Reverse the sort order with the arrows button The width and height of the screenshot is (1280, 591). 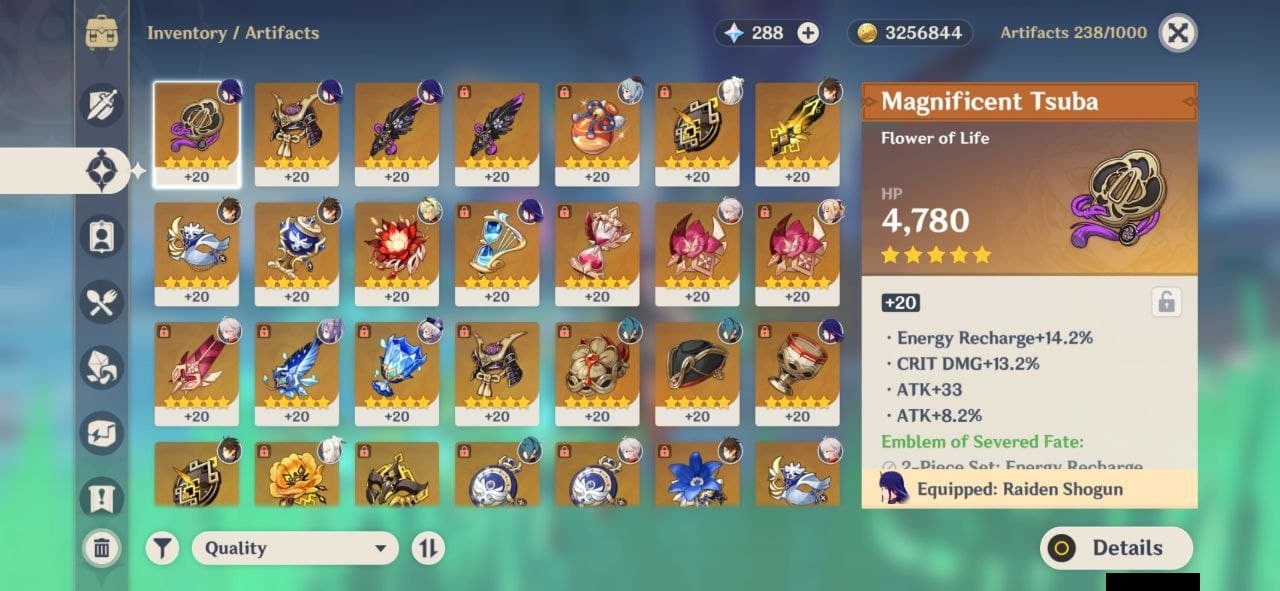click(428, 548)
